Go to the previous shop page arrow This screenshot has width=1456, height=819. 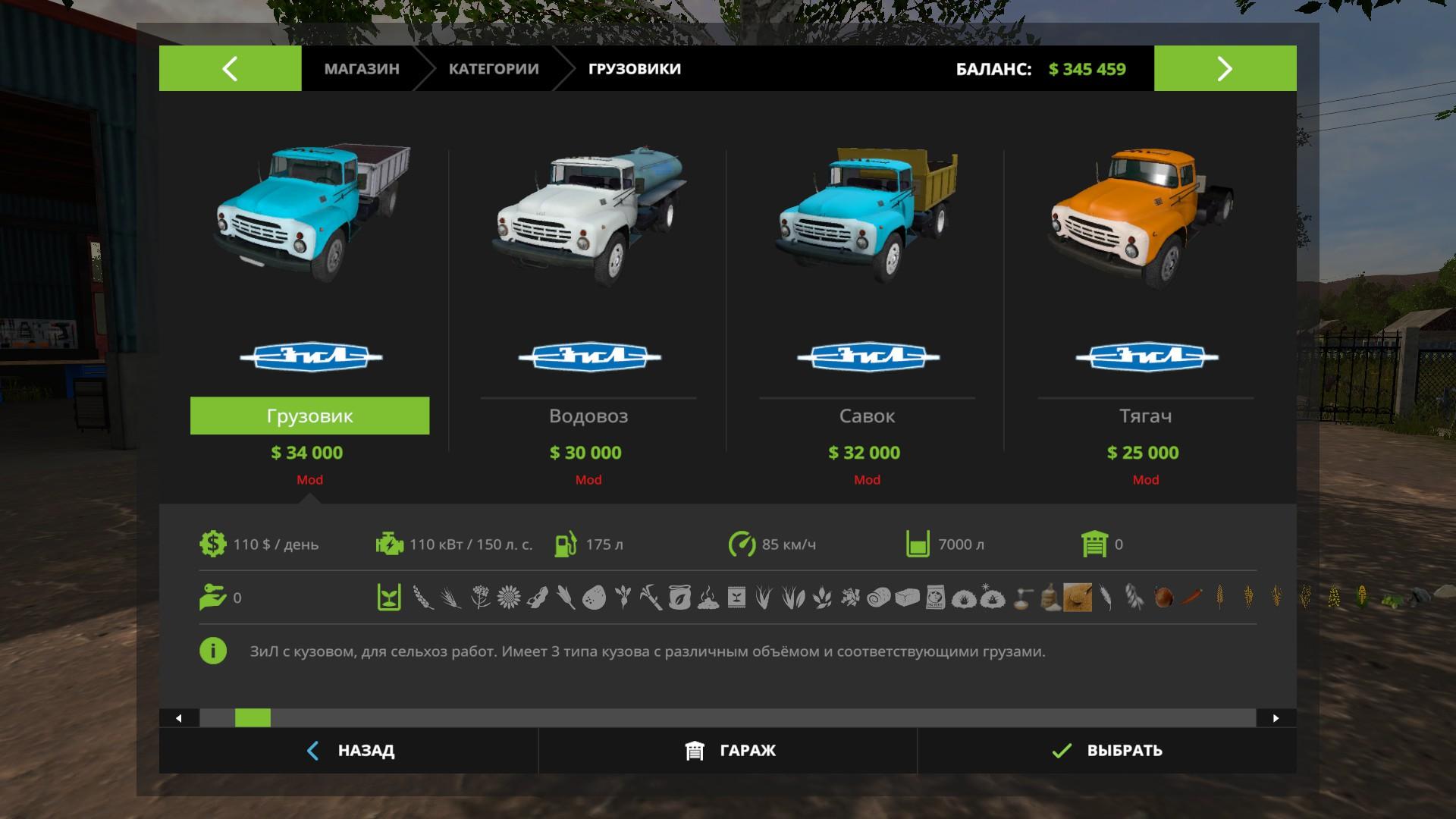click(x=230, y=68)
